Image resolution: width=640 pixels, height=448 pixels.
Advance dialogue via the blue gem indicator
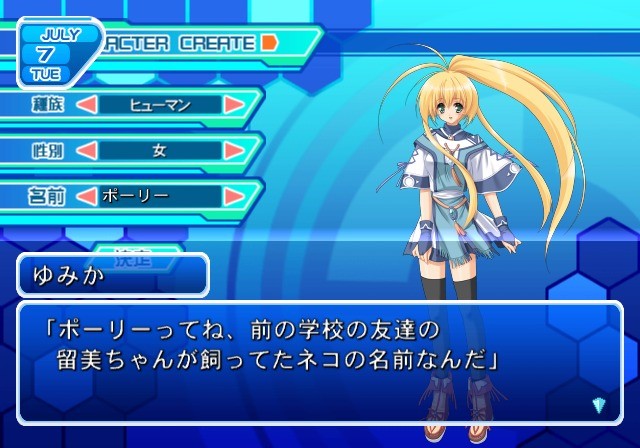(599, 404)
